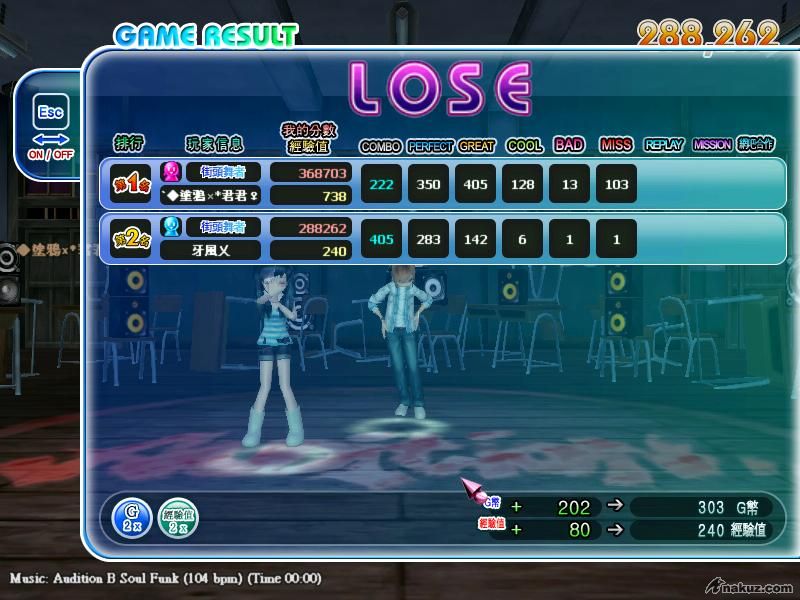
Task: Open the pink avatar icon of first-place player
Action: (x=170, y=172)
